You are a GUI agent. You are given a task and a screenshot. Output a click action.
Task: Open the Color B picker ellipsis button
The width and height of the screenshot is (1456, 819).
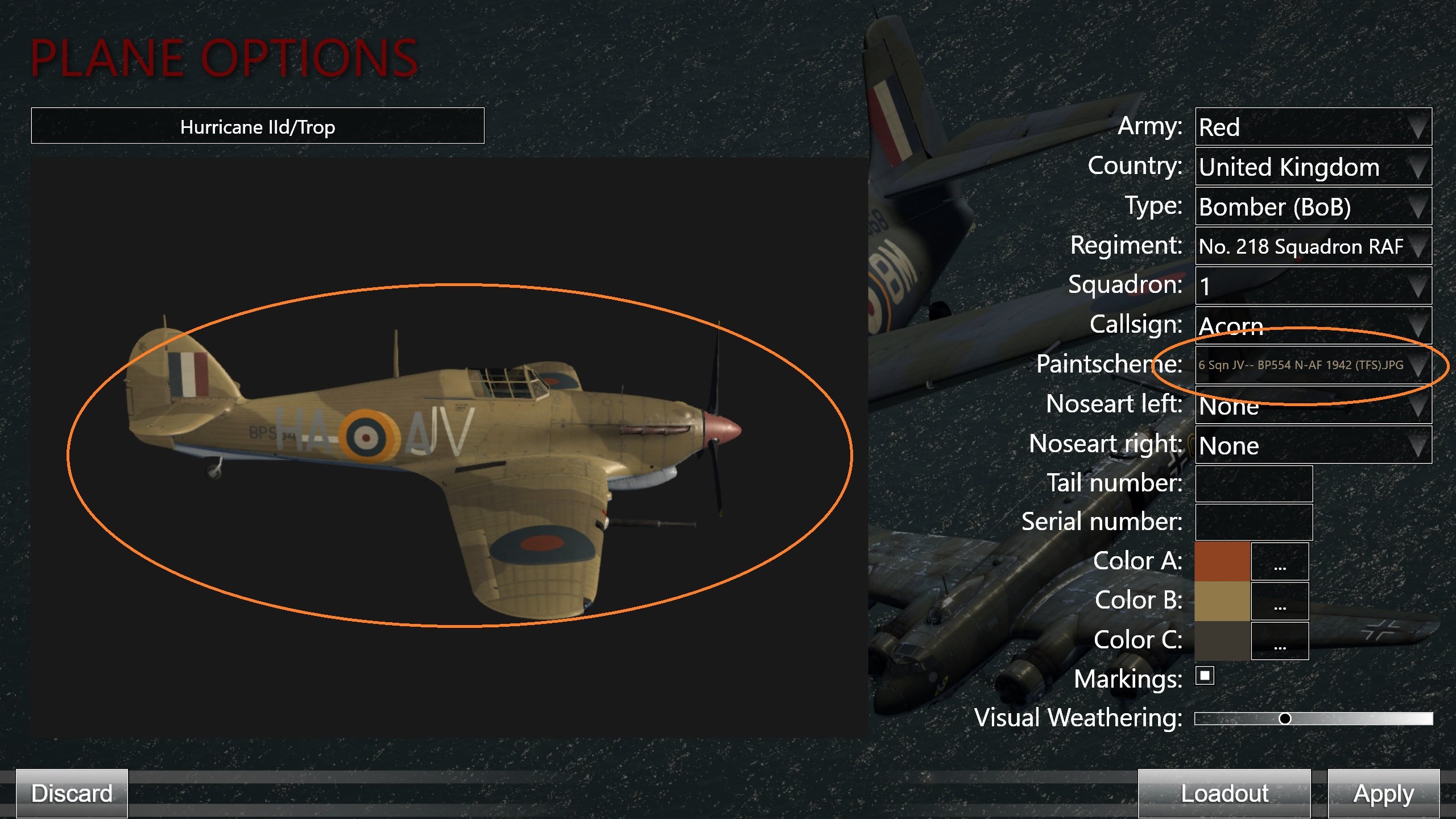click(x=1280, y=601)
